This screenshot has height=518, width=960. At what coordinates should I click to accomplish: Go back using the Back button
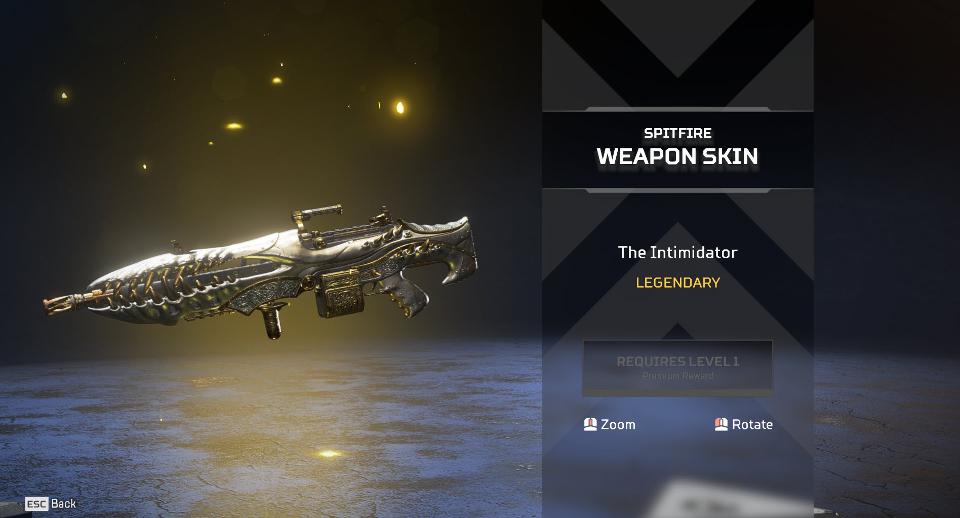[x=51, y=503]
